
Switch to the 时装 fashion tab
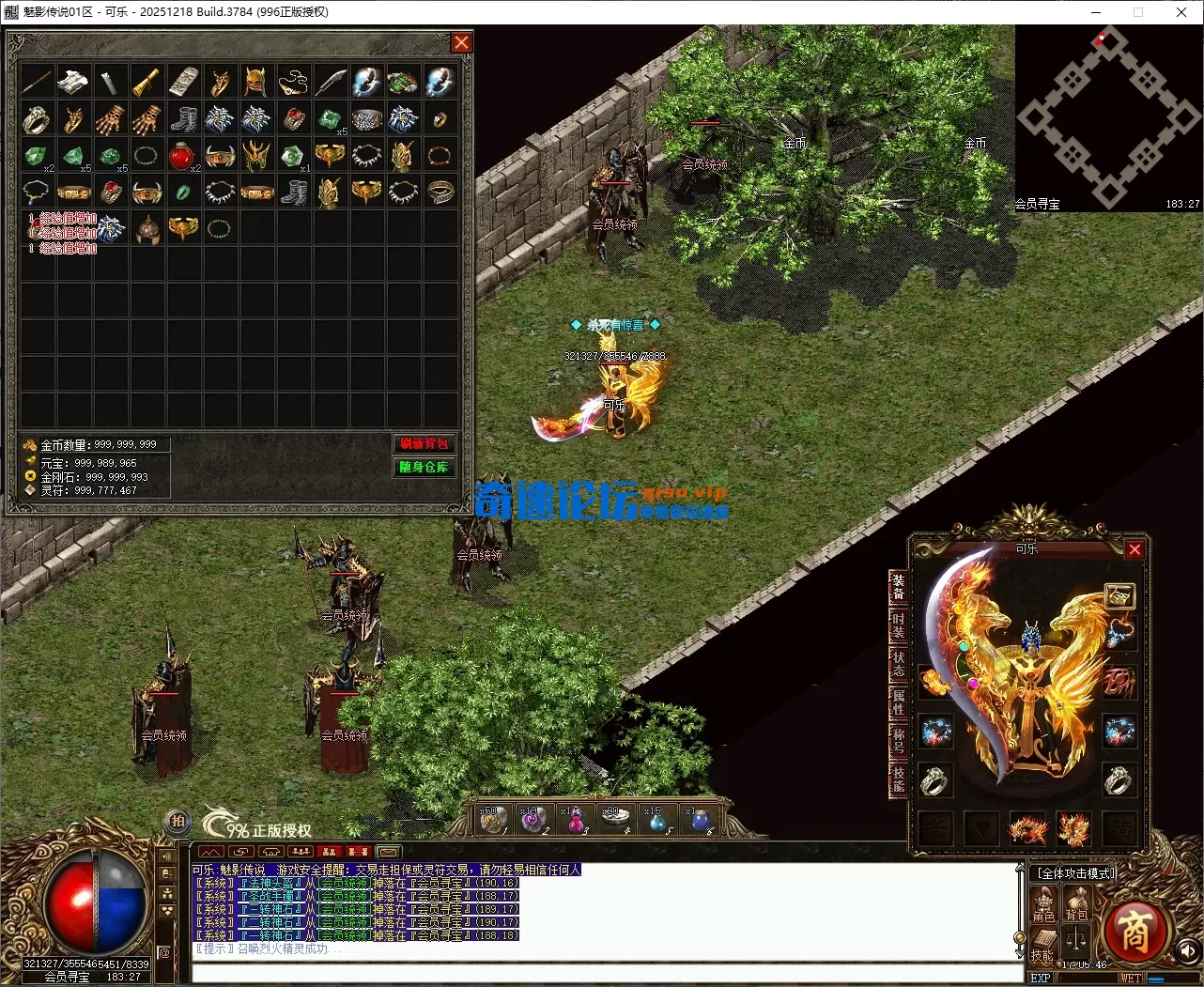(x=898, y=625)
